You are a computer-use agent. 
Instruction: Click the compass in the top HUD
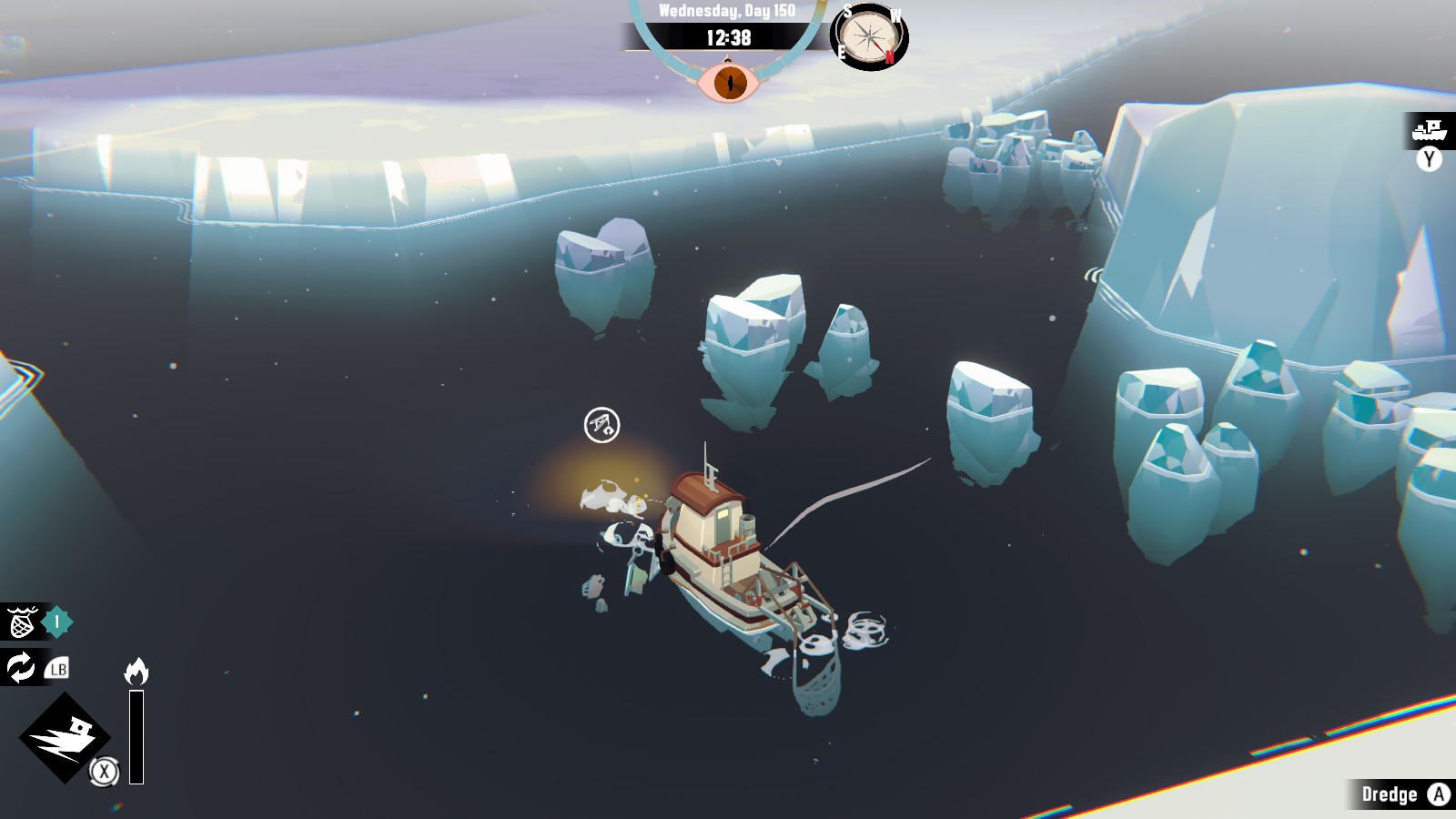[869, 38]
